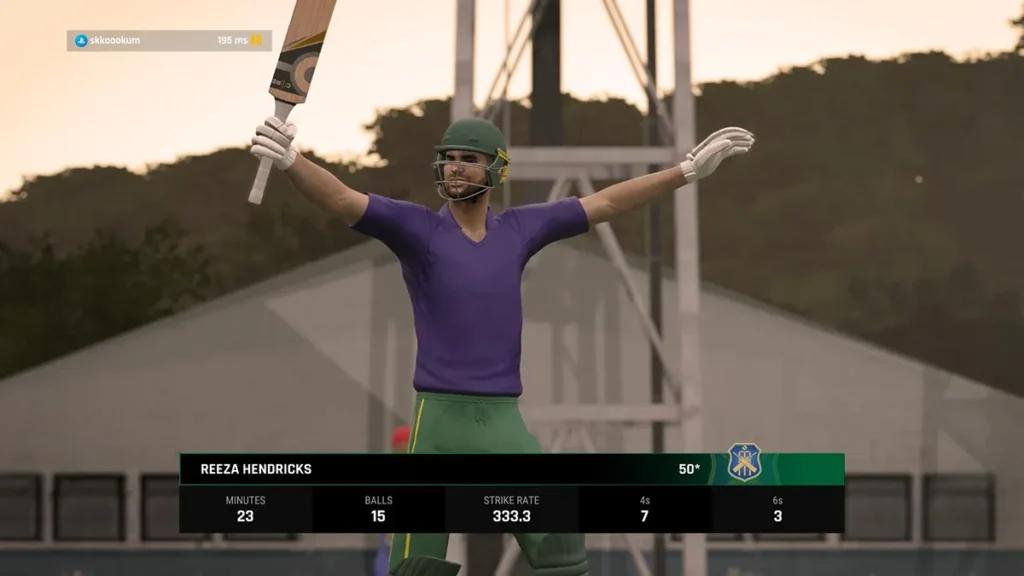
Task: Select the skkoookum player tag
Action: pos(114,41)
